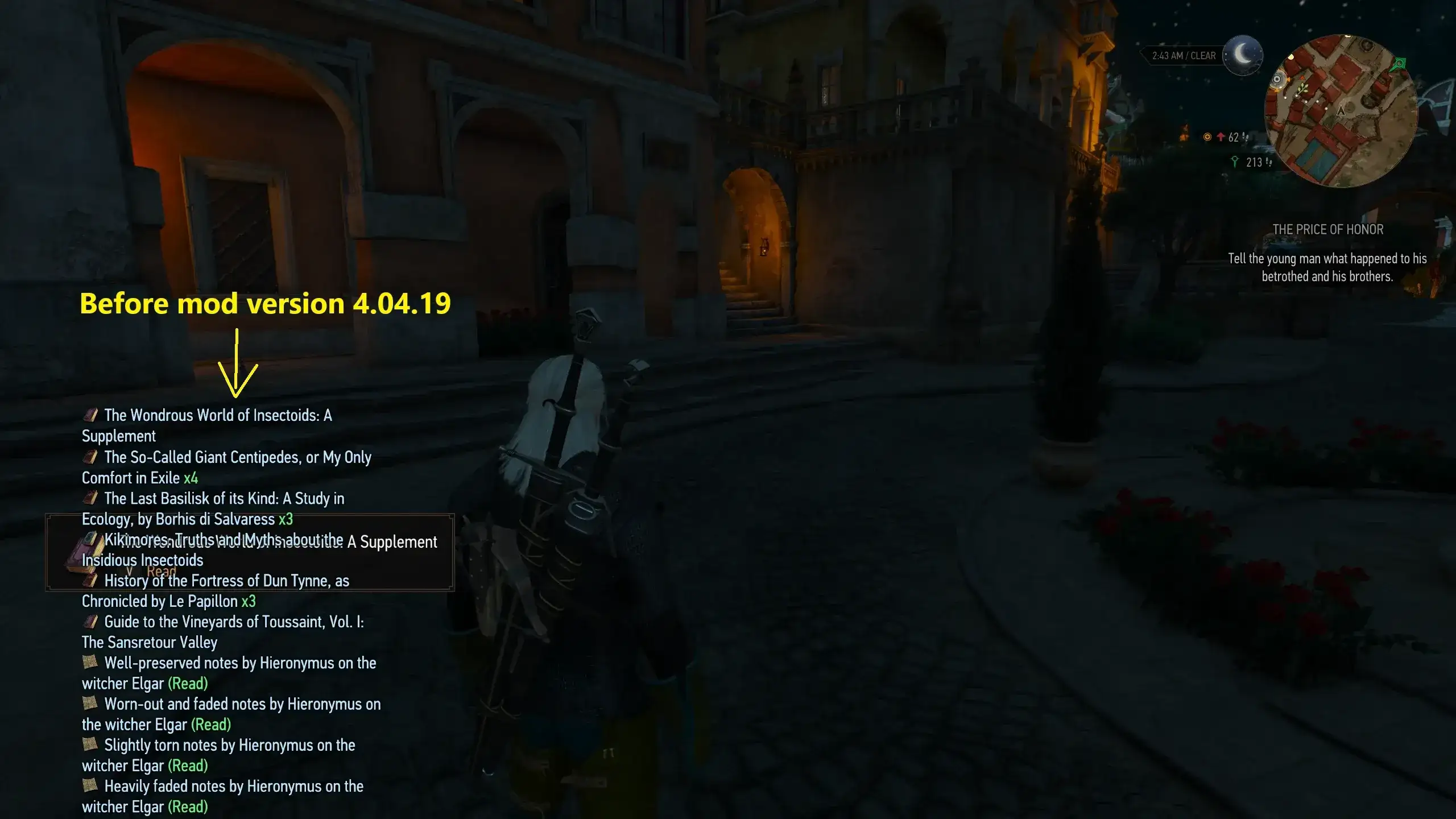Click the 2:43 AM / CLEAR time display
1456x819 pixels.
tap(1183, 55)
